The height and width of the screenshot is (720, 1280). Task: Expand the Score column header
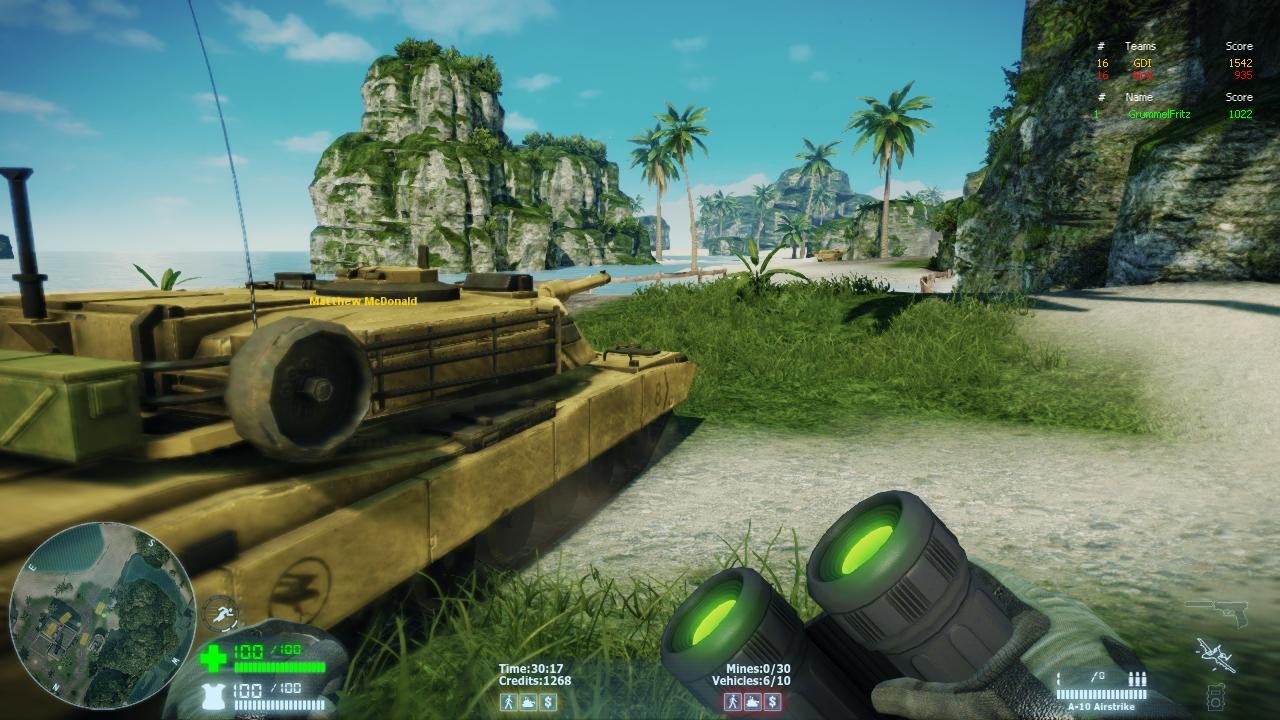tap(1238, 46)
